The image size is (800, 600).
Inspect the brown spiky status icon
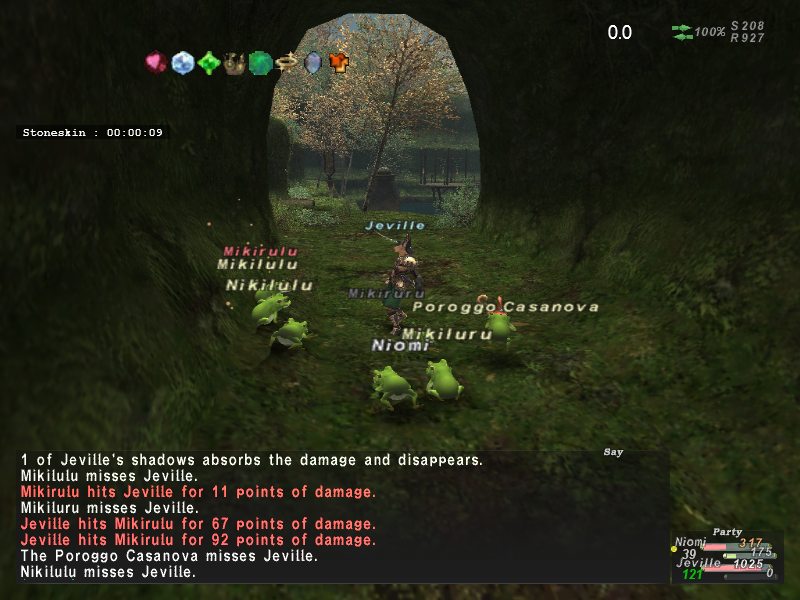click(234, 64)
